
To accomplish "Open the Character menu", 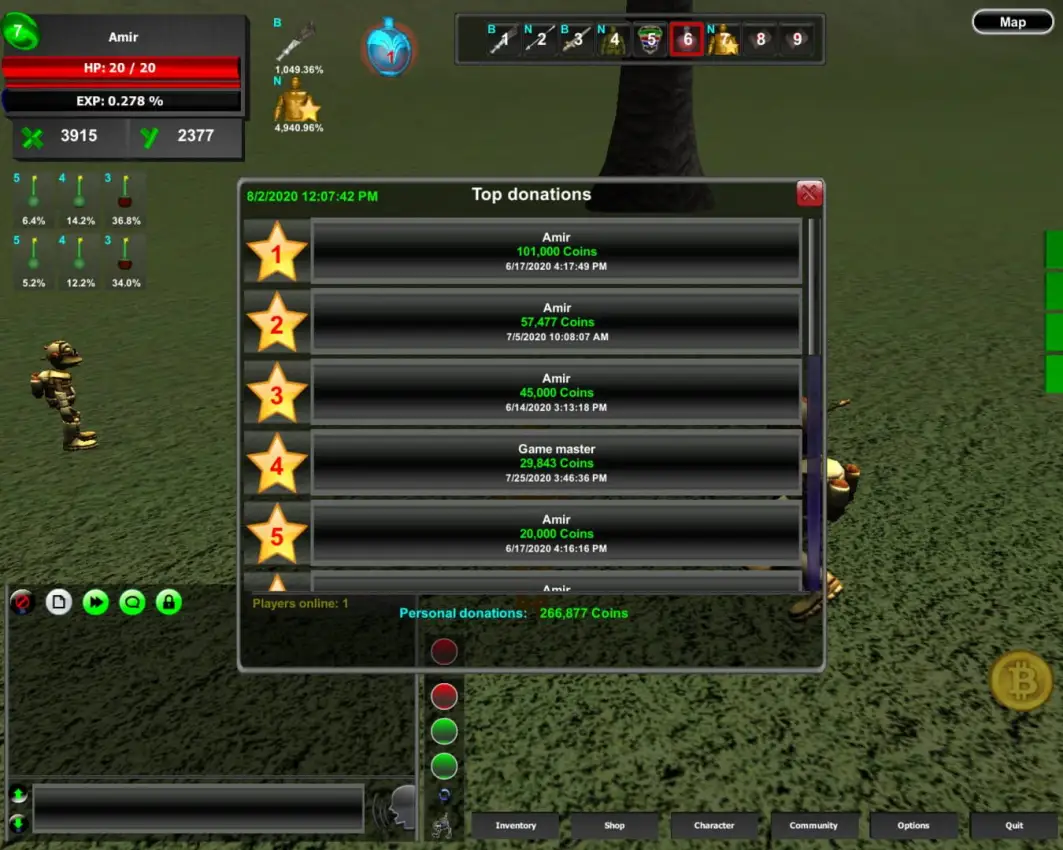I will pyautogui.click(x=714, y=826).
